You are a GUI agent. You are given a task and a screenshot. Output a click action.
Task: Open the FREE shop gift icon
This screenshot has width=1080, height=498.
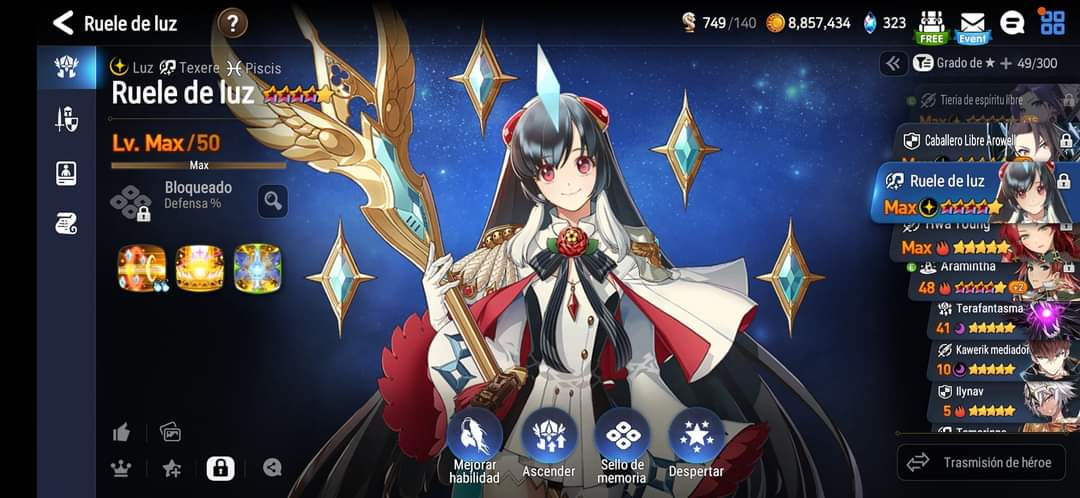pyautogui.click(x=931, y=25)
